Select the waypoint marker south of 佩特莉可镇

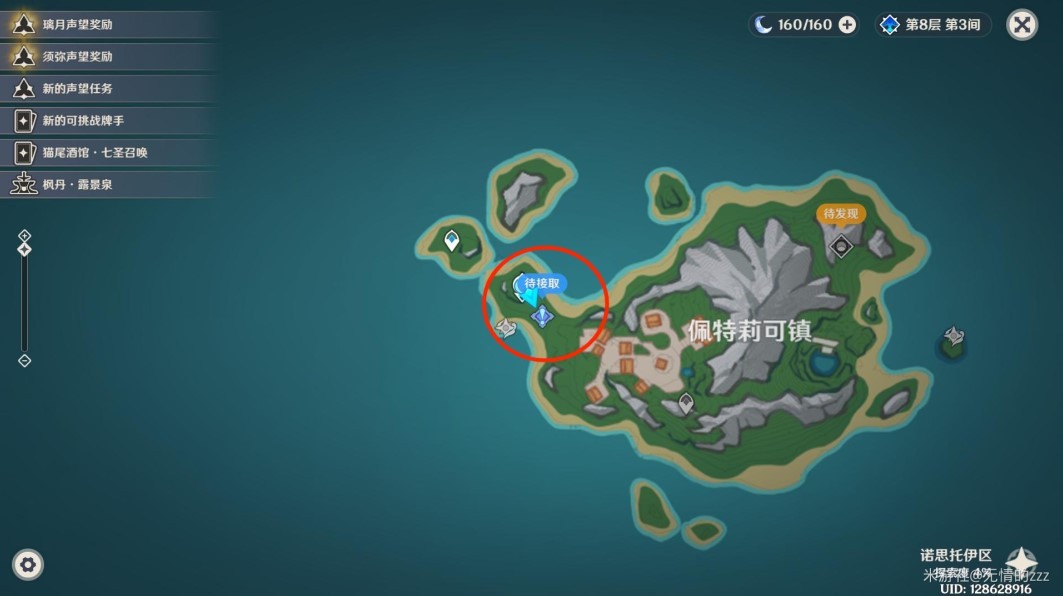(686, 403)
